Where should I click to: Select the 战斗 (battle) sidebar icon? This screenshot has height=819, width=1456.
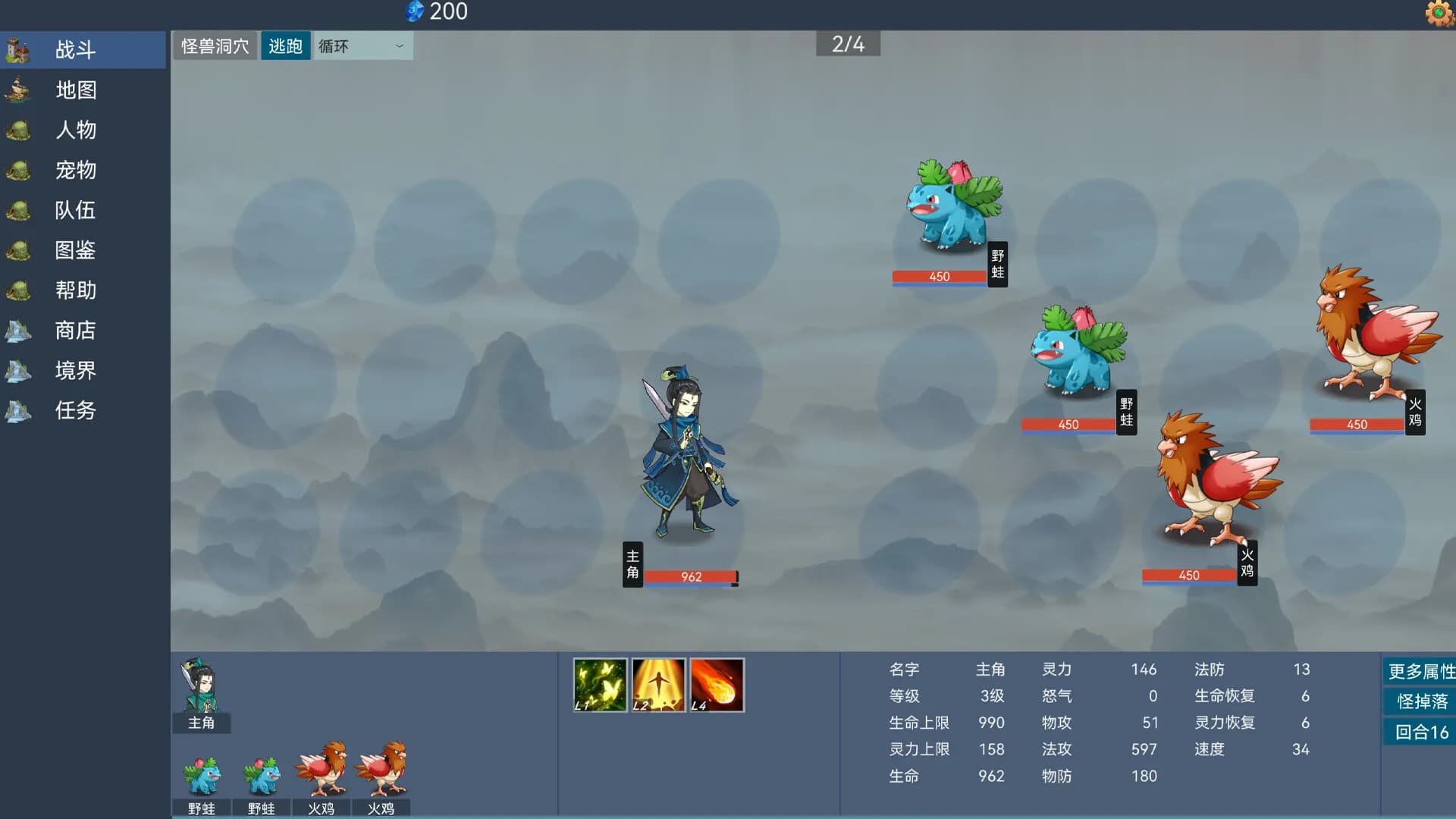(18, 50)
